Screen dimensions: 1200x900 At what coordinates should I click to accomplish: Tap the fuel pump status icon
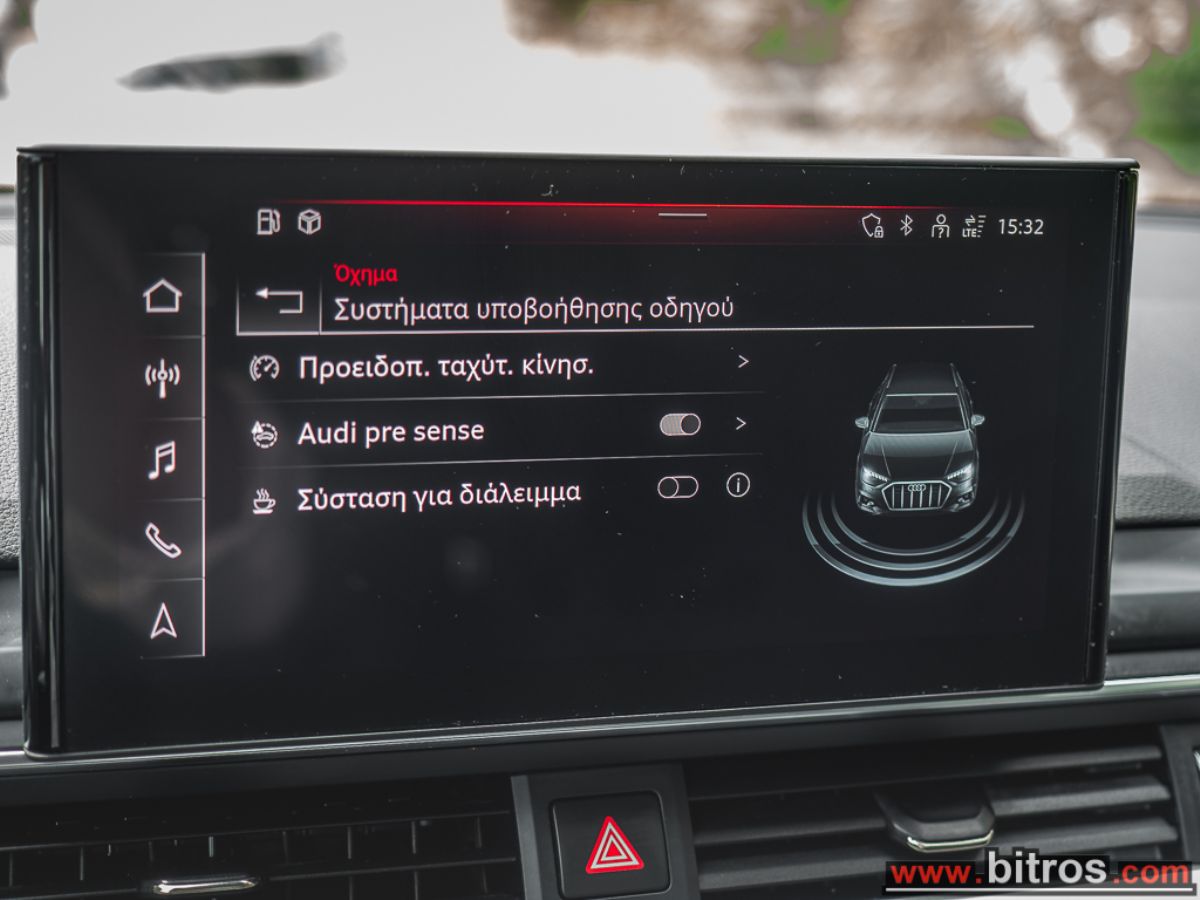[x=268, y=222]
